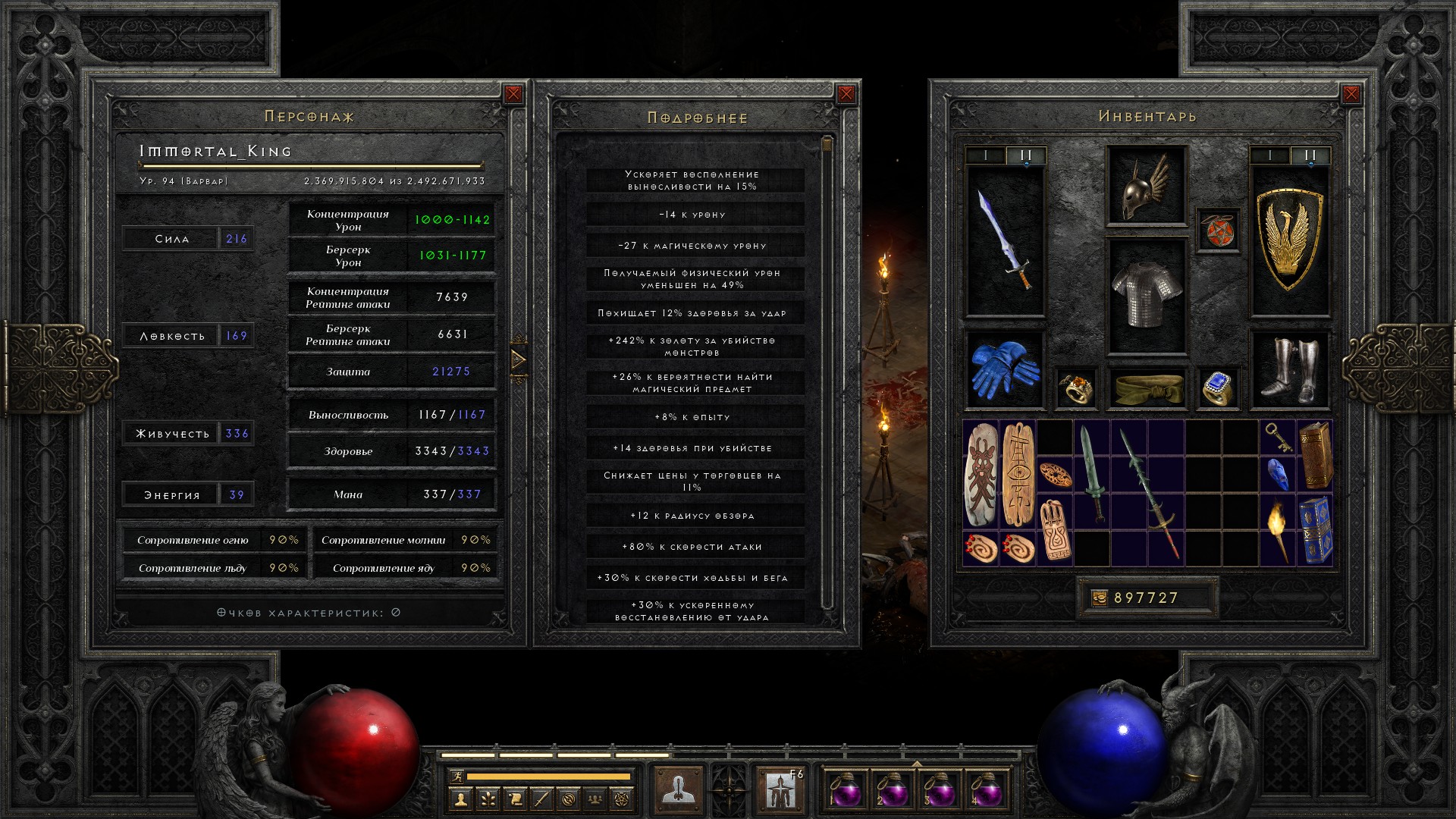Toggle run mode with the running figure
1456x819 pixels.
pyautogui.click(x=457, y=776)
